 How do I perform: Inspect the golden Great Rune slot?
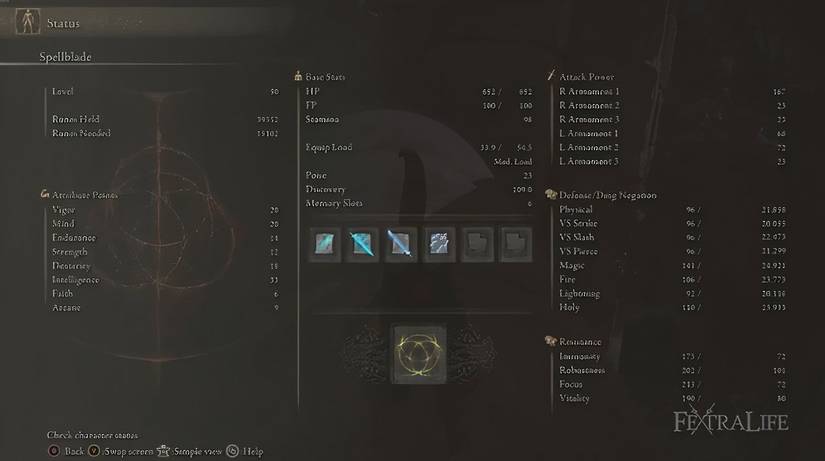coord(412,355)
